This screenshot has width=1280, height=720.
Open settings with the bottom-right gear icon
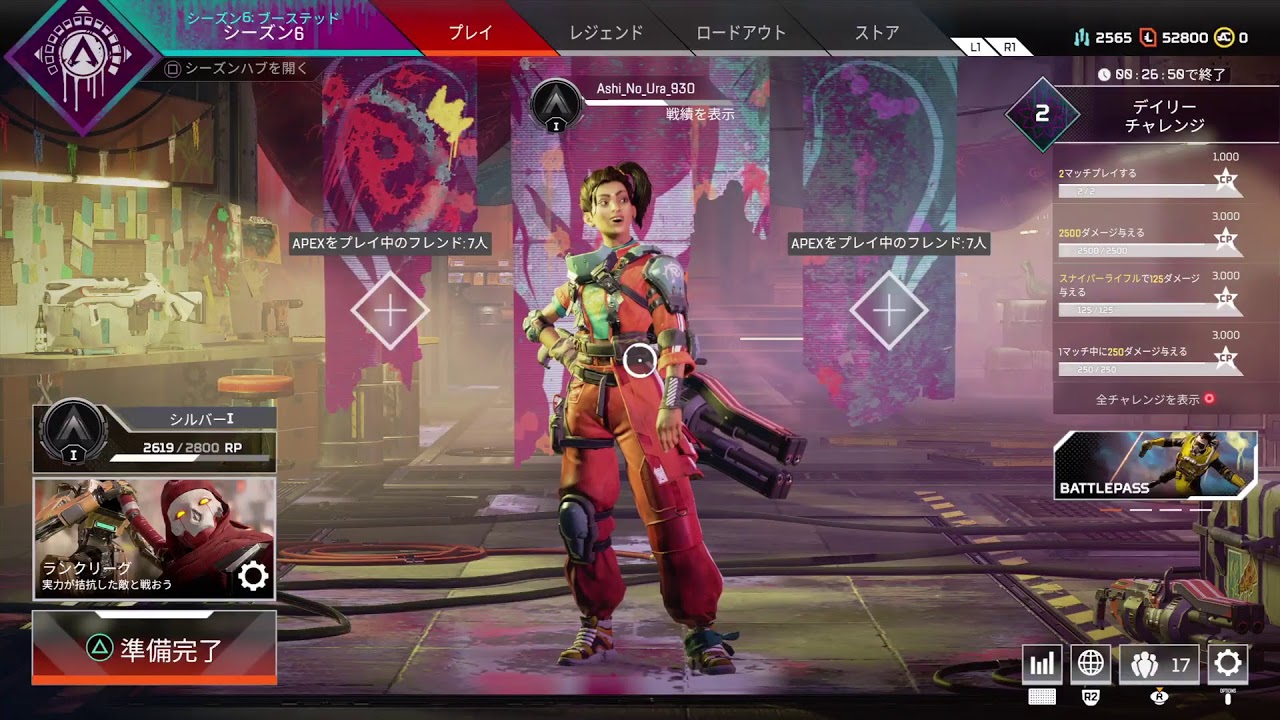click(1228, 664)
